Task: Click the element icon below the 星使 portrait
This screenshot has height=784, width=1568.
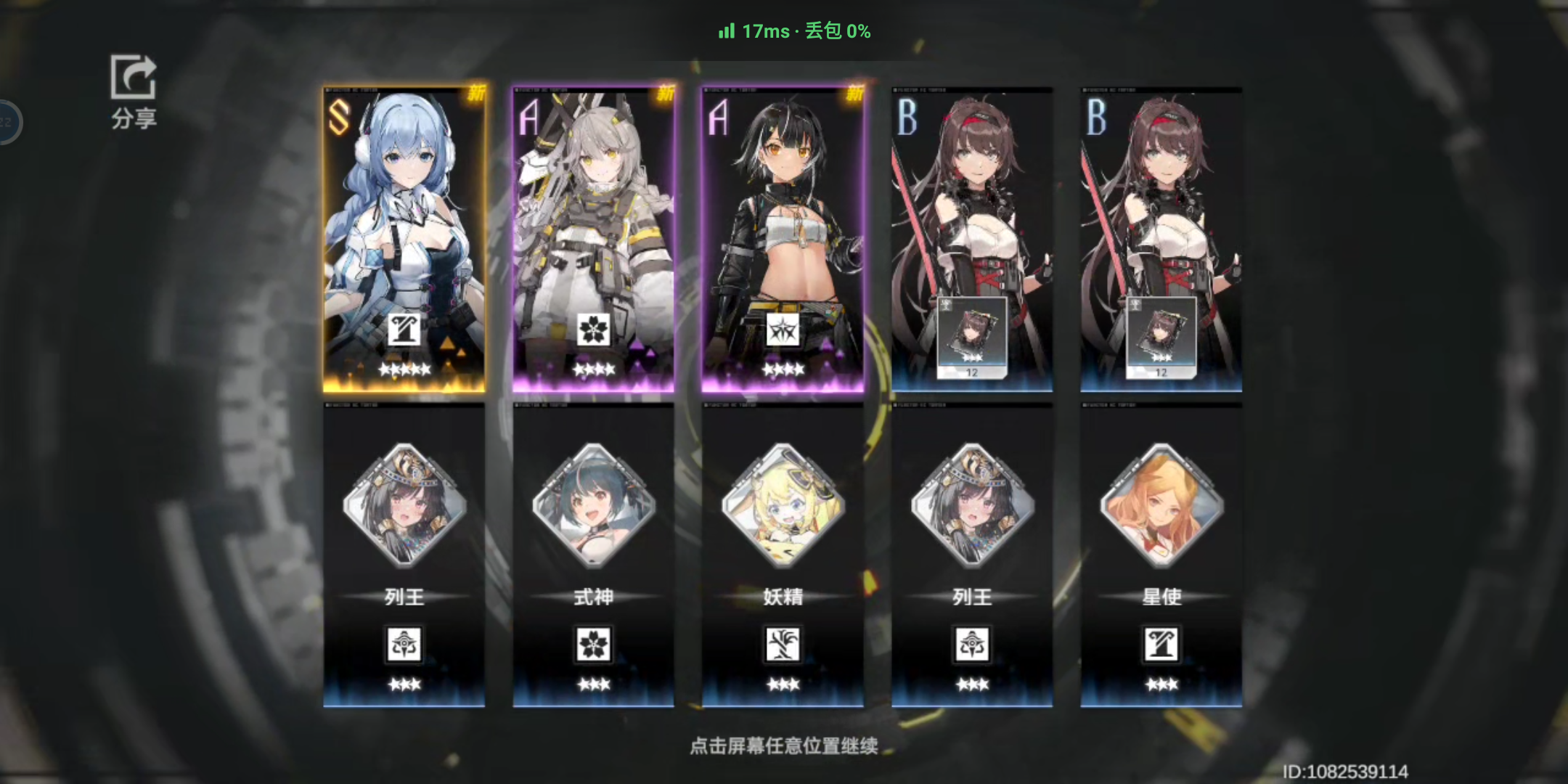Action: [1161, 645]
